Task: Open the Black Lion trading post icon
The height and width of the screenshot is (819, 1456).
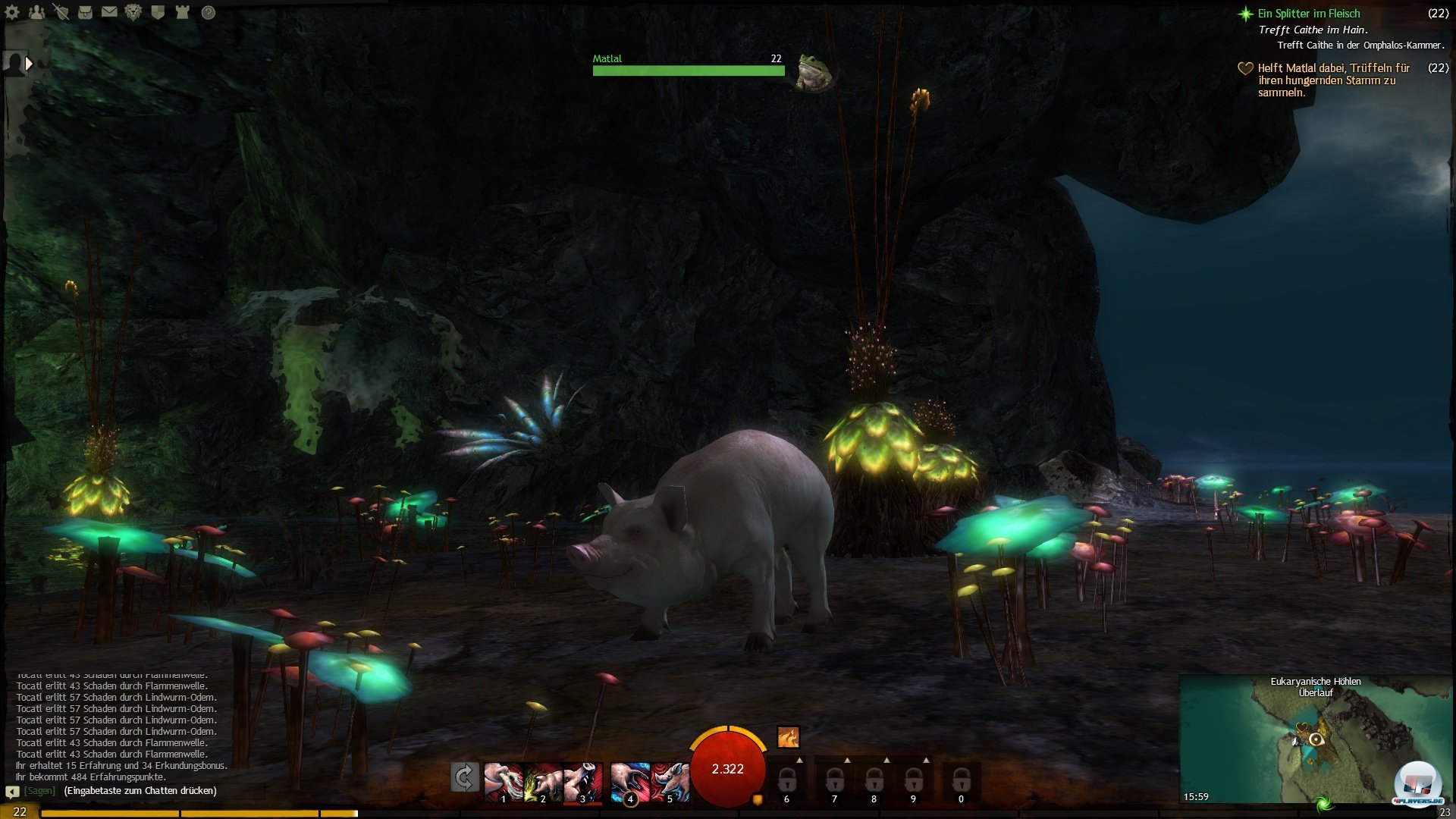Action: coord(133,12)
